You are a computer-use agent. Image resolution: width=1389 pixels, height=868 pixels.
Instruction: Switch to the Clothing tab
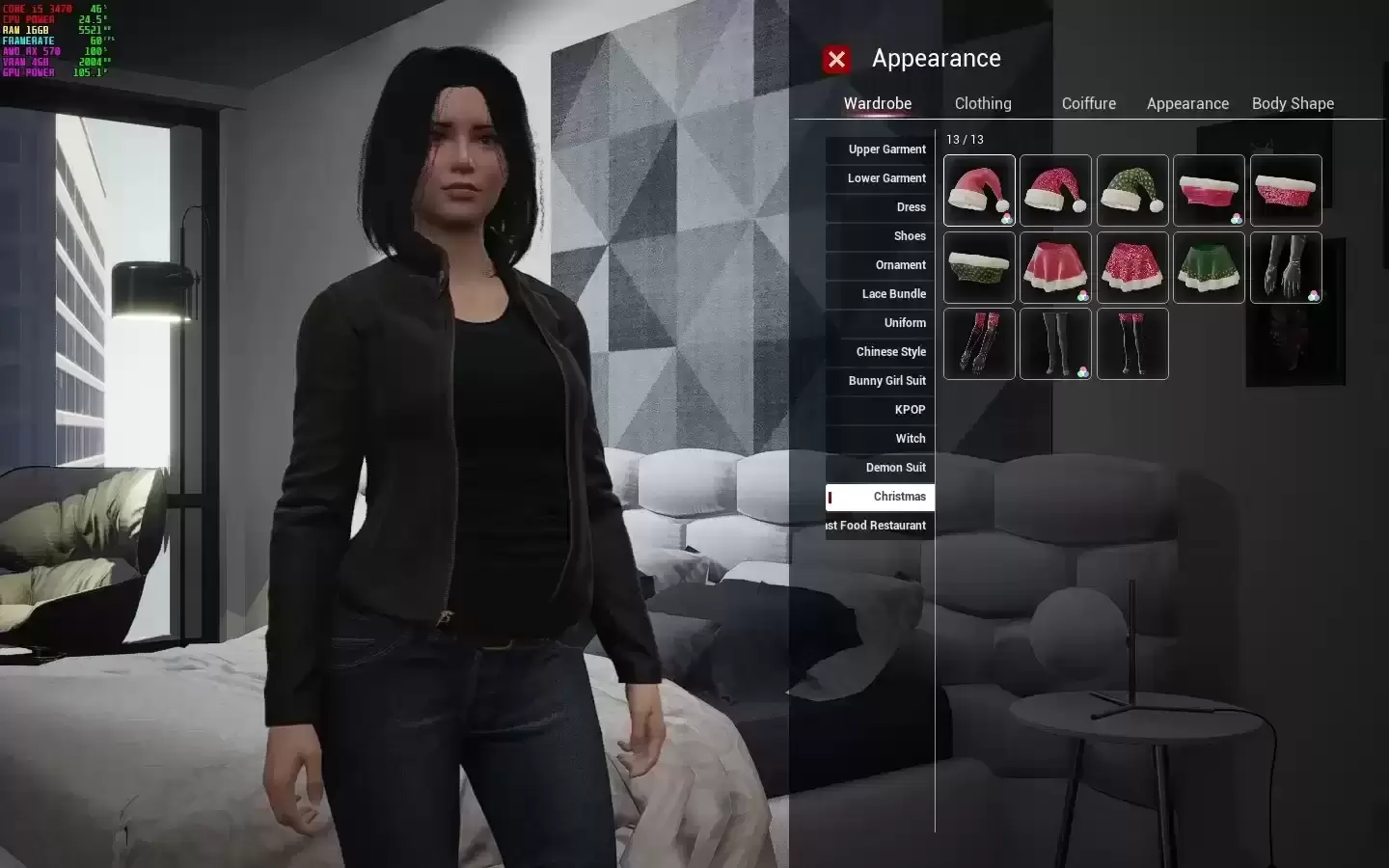pyautogui.click(x=982, y=103)
